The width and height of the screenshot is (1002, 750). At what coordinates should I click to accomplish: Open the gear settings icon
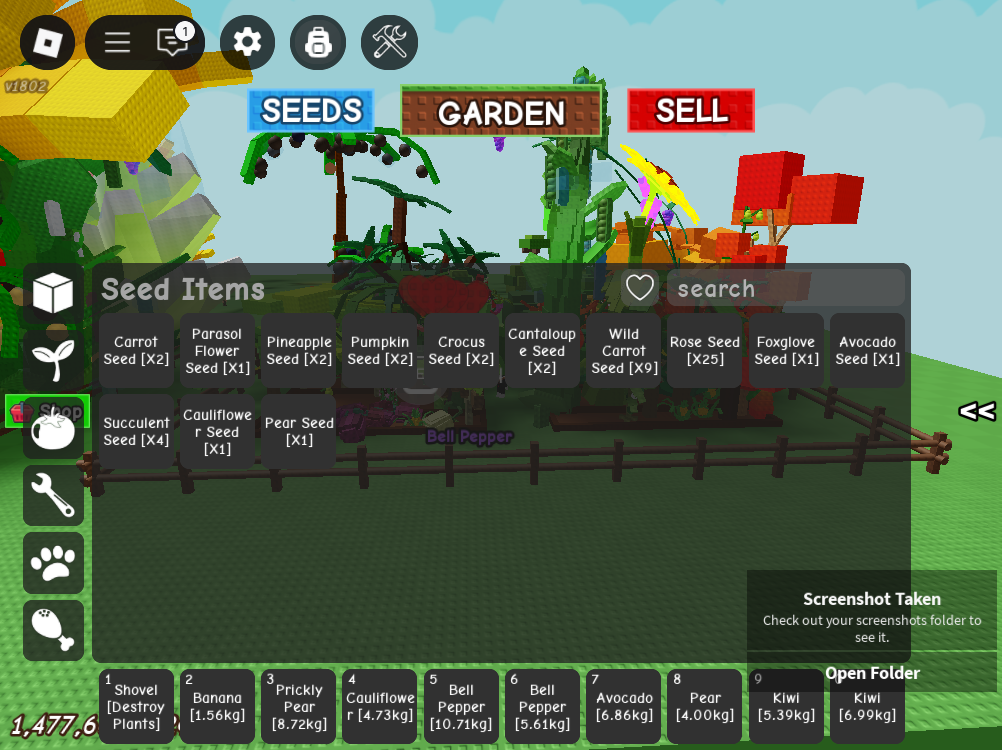247,42
